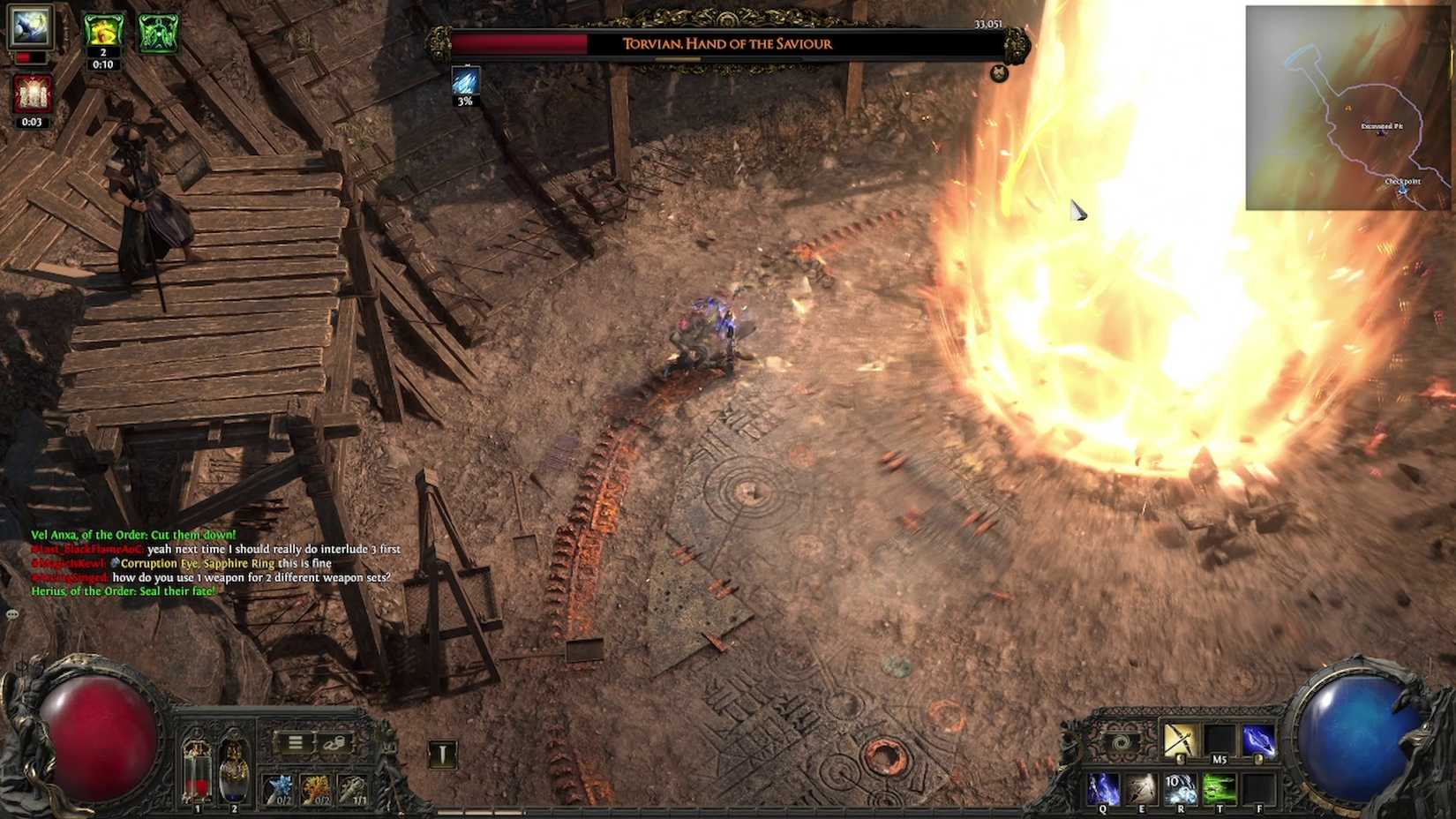Click the coiled rope icon beside the menu button
The height and width of the screenshot is (819, 1456).
pyautogui.click(x=334, y=742)
